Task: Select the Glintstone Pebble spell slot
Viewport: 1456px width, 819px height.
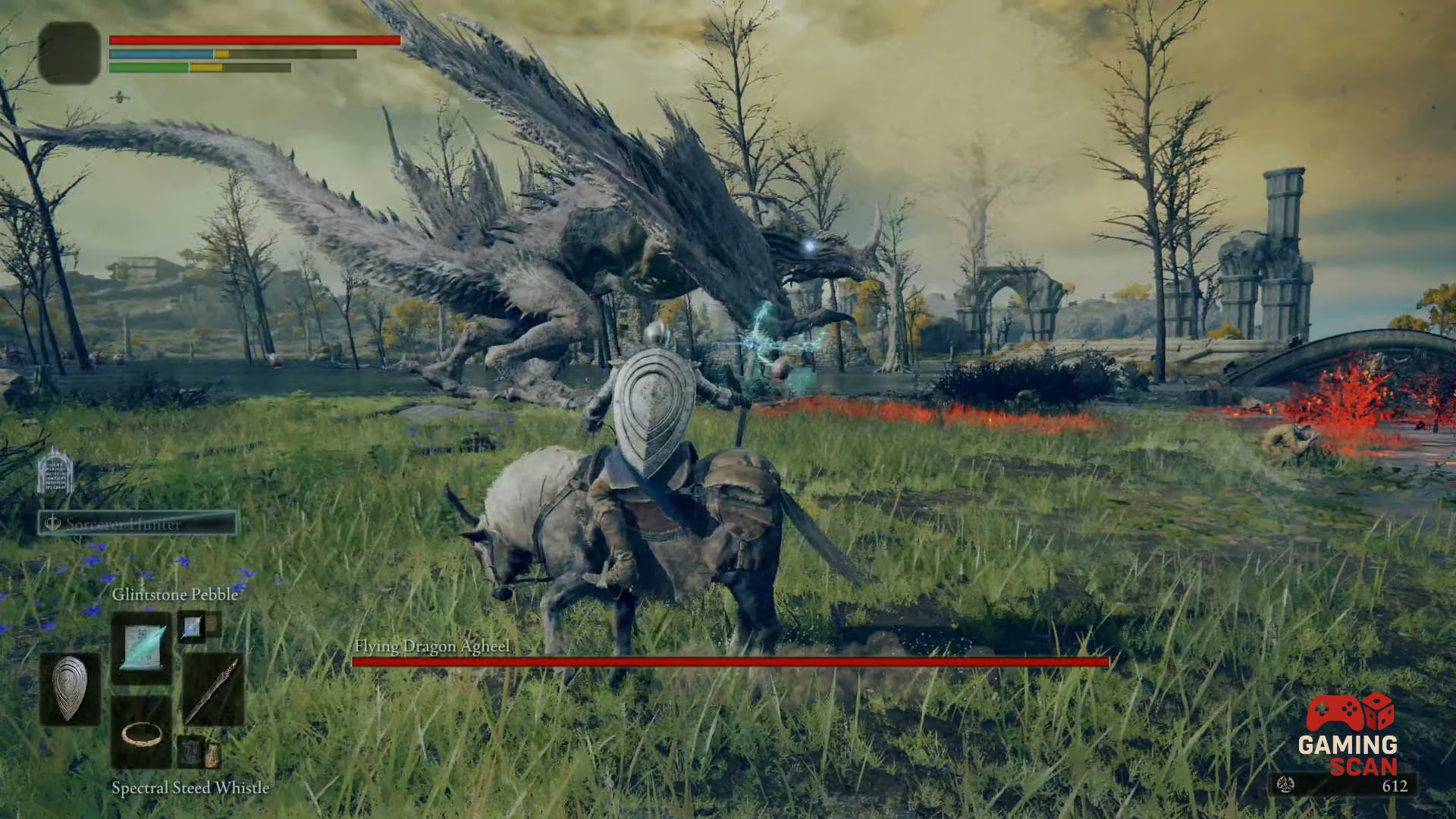Action: (x=142, y=647)
